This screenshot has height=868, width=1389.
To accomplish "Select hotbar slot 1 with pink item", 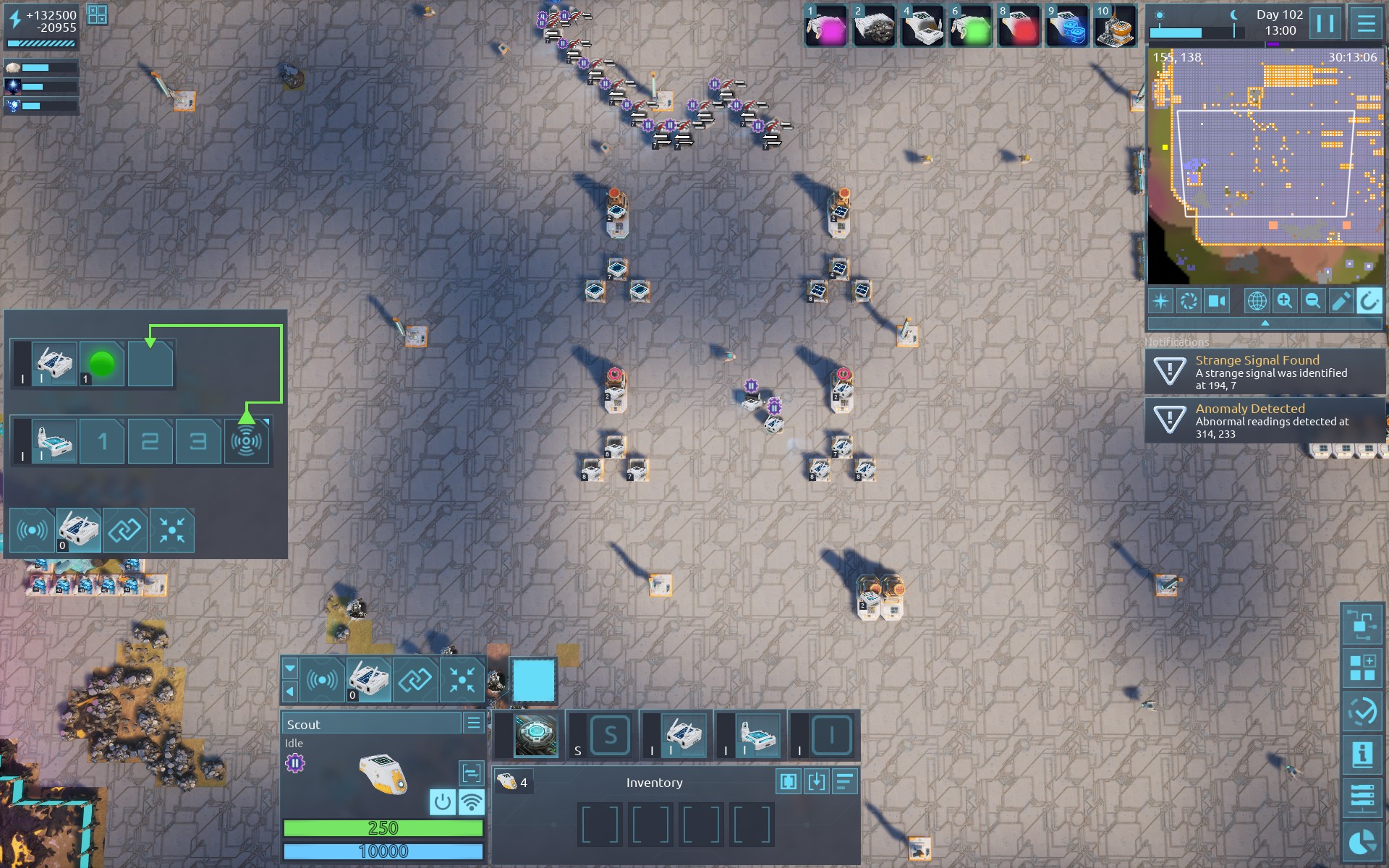I will (826, 27).
